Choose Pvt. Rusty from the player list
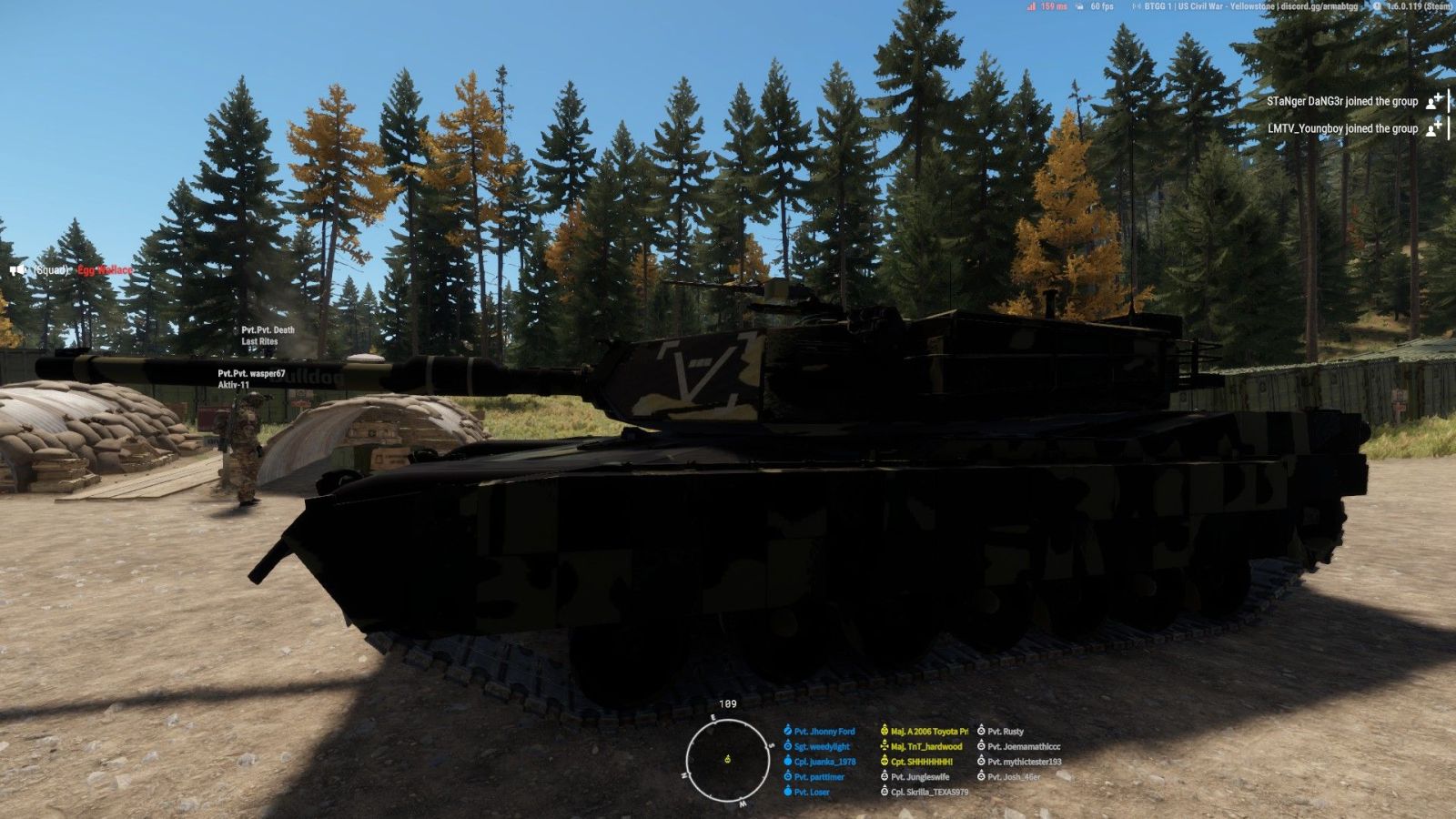This screenshot has width=1456, height=819. pos(1005,732)
